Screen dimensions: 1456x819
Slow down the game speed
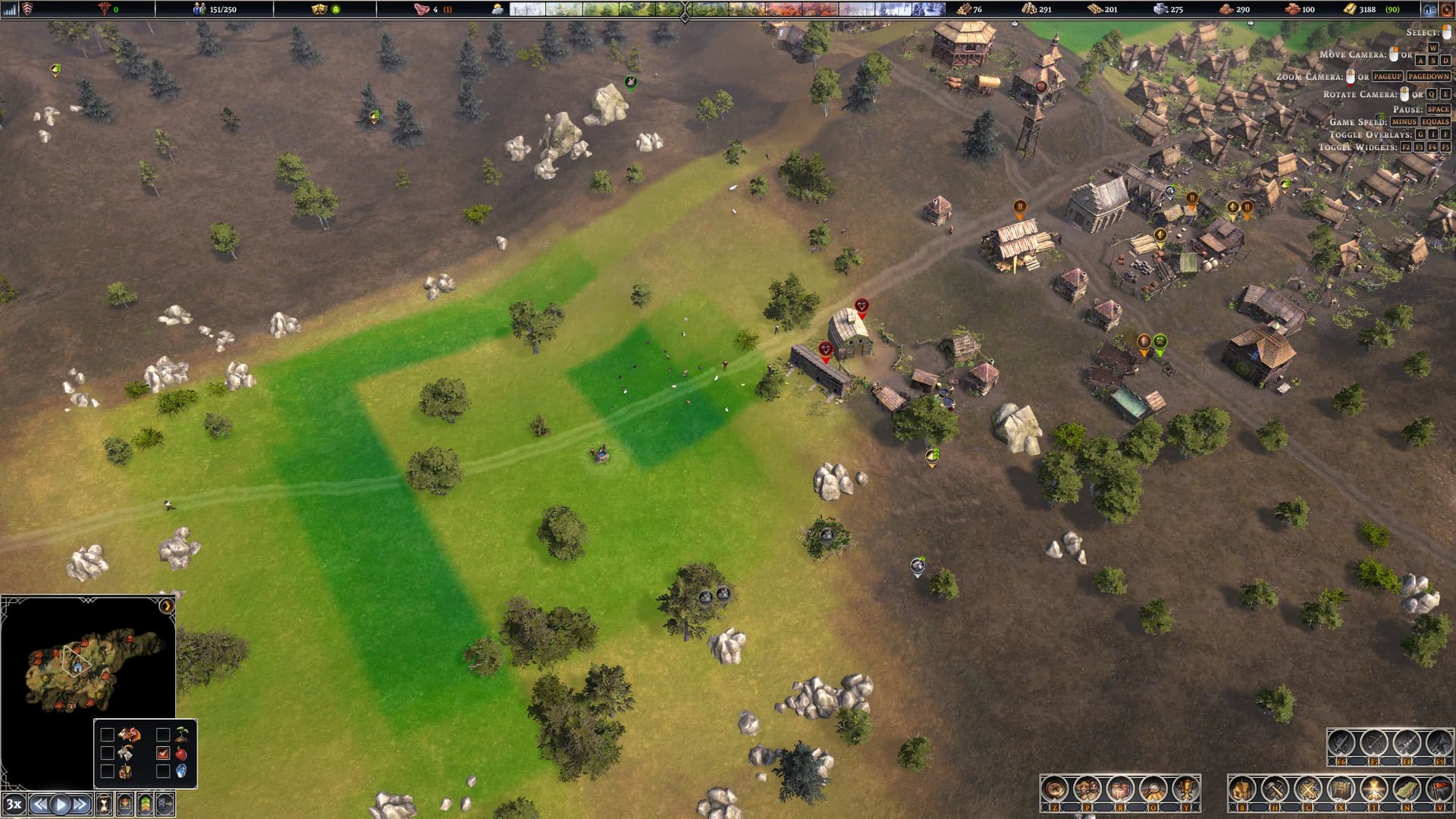pos(40,805)
